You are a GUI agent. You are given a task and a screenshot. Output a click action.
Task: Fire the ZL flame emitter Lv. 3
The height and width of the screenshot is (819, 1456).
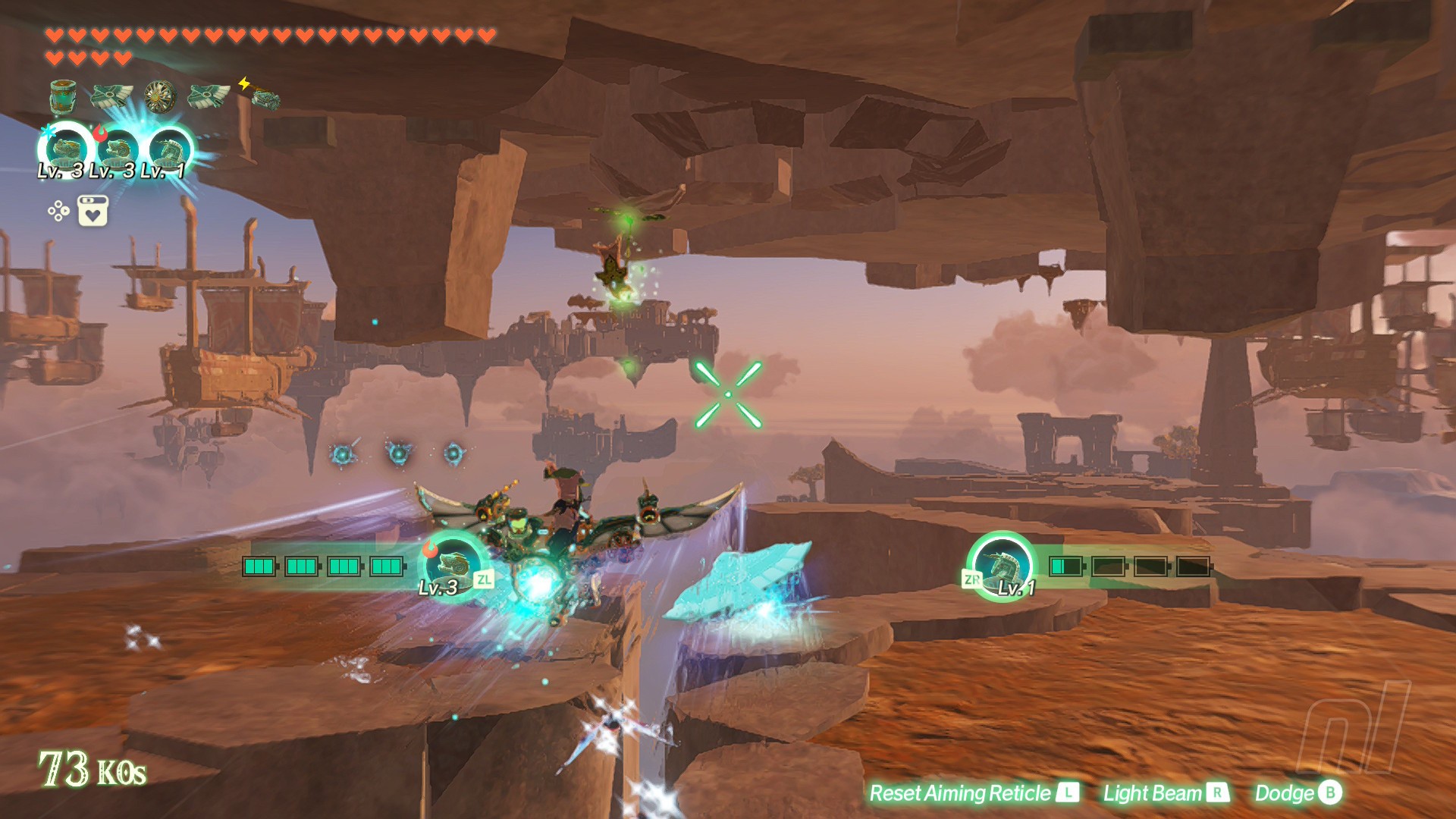tap(454, 566)
